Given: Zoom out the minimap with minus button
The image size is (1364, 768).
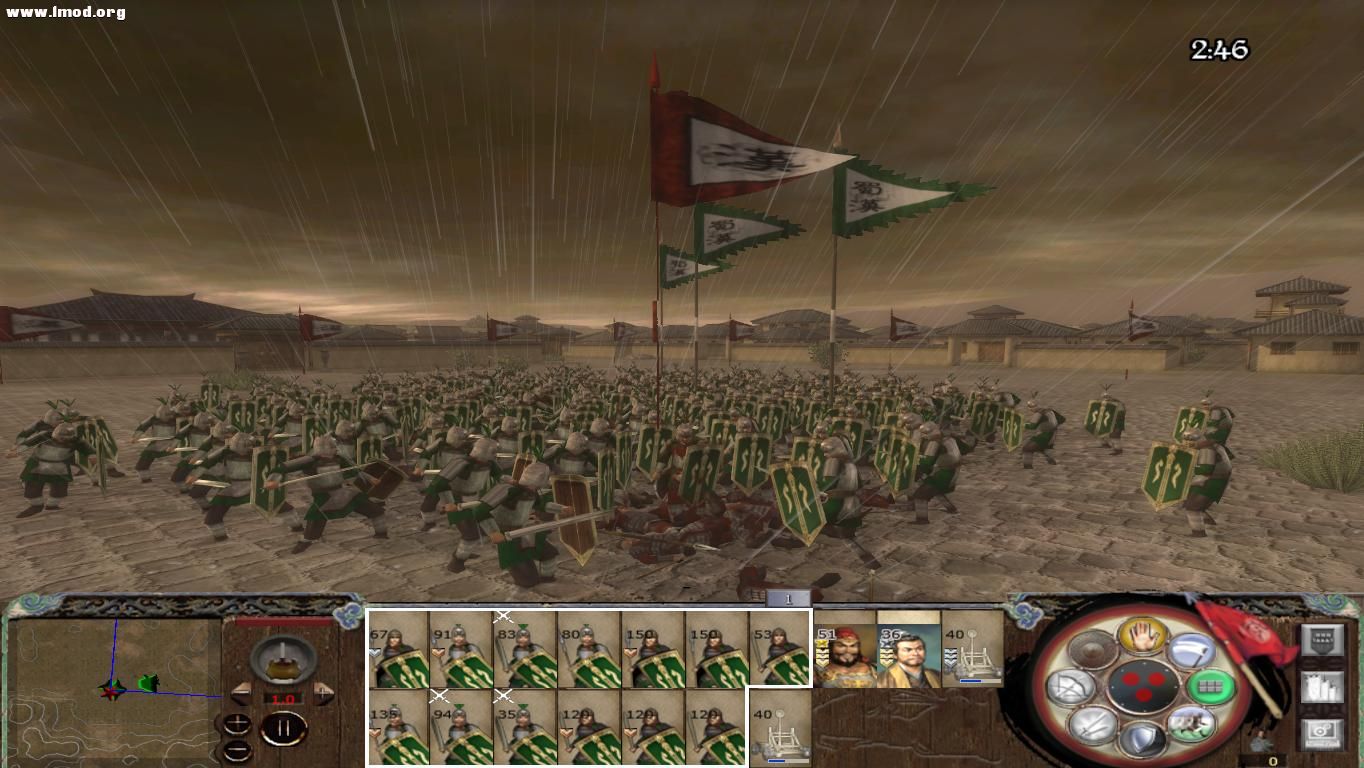Looking at the screenshot, I should 236,750.
